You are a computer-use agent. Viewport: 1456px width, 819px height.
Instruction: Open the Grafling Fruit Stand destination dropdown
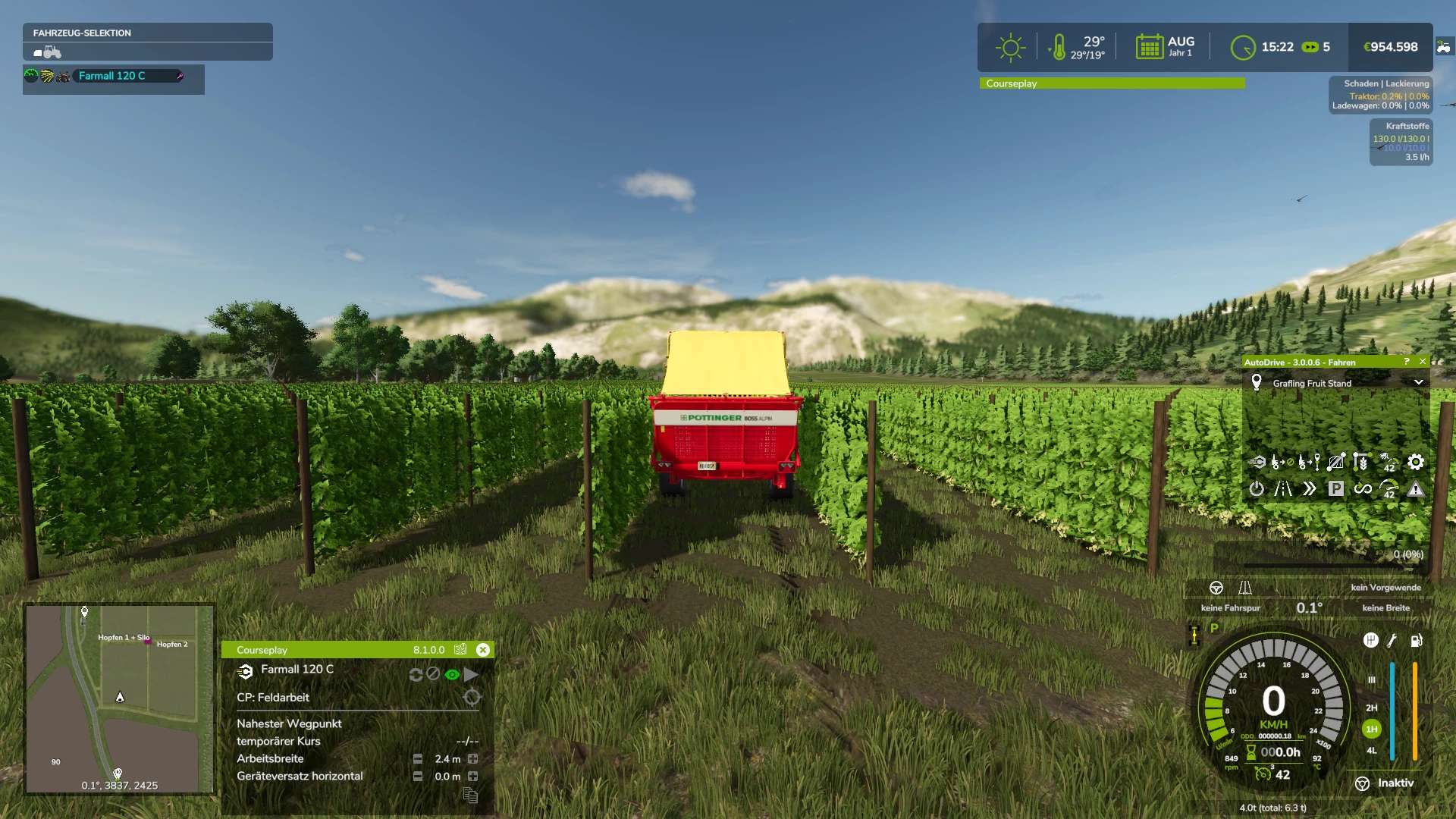pyautogui.click(x=1418, y=383)
